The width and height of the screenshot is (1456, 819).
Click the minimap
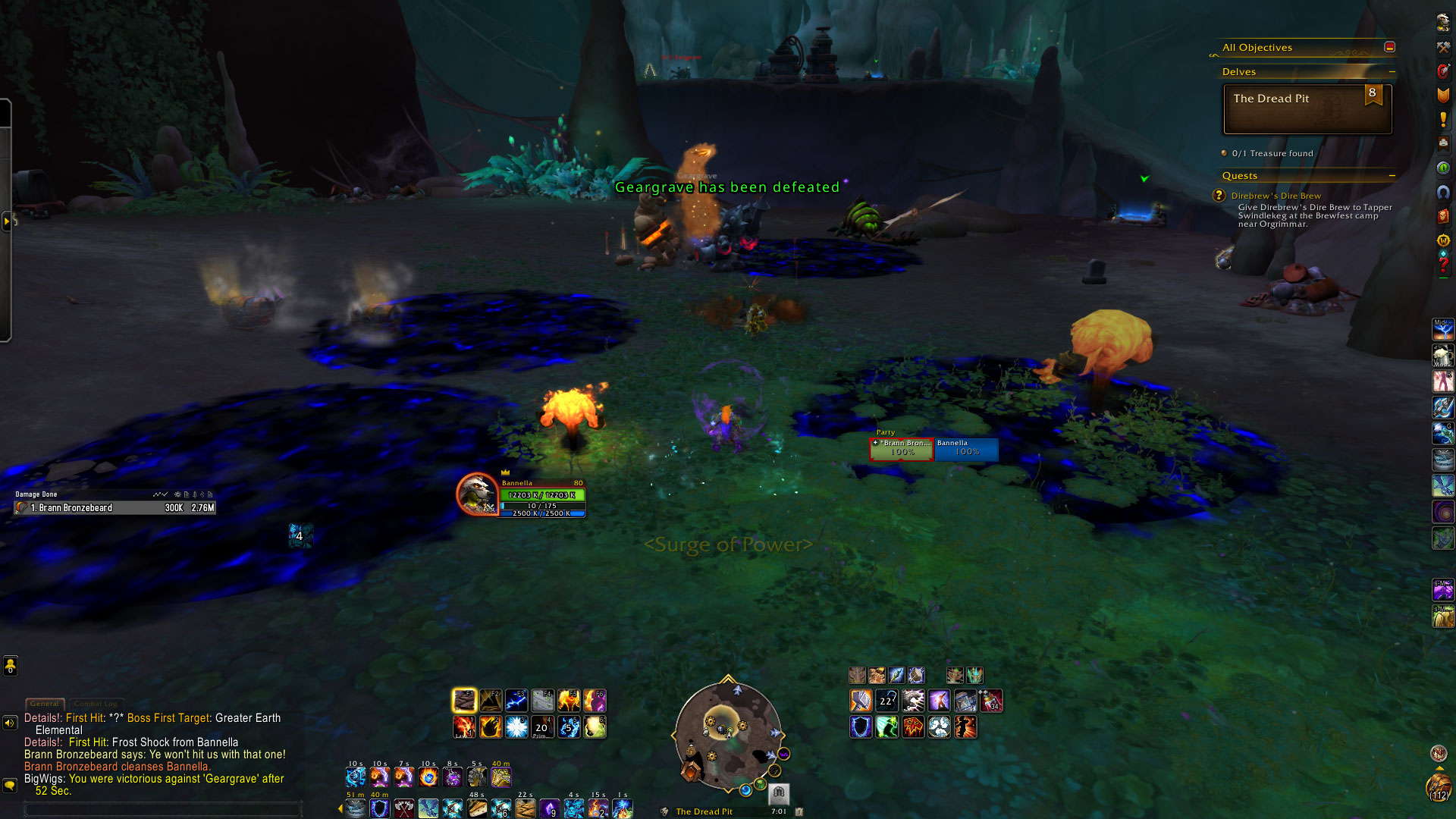click(727, 734)
